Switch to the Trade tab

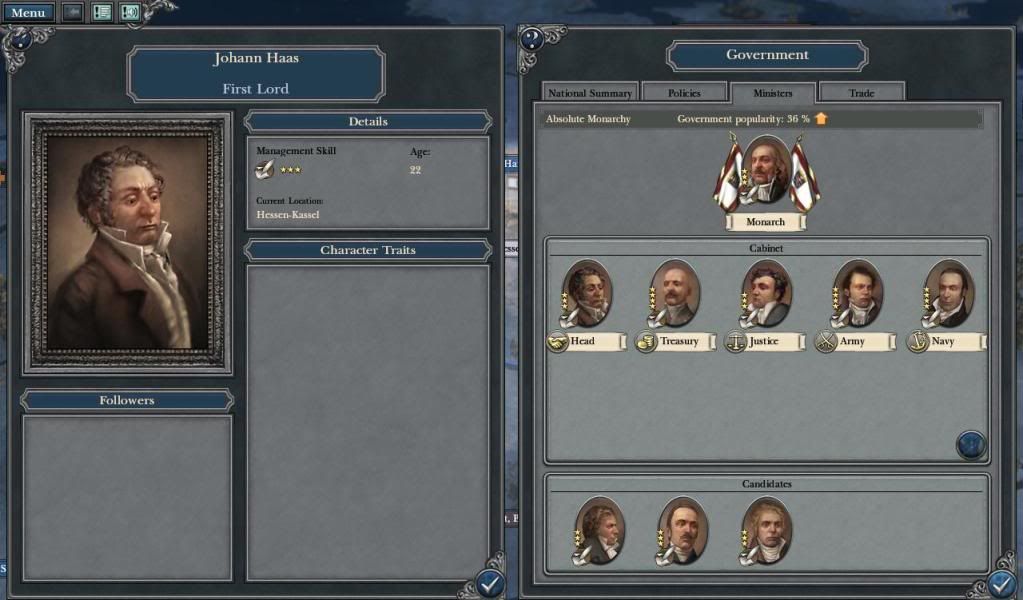click(x=861, y=93)
